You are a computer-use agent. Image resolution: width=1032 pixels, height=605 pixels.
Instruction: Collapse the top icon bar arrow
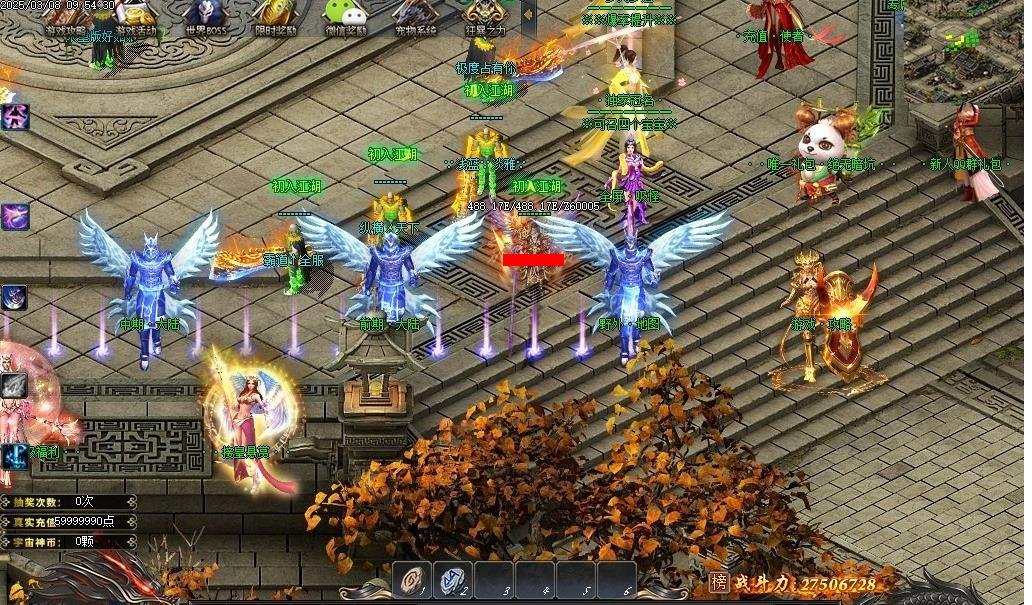point(529,17)
